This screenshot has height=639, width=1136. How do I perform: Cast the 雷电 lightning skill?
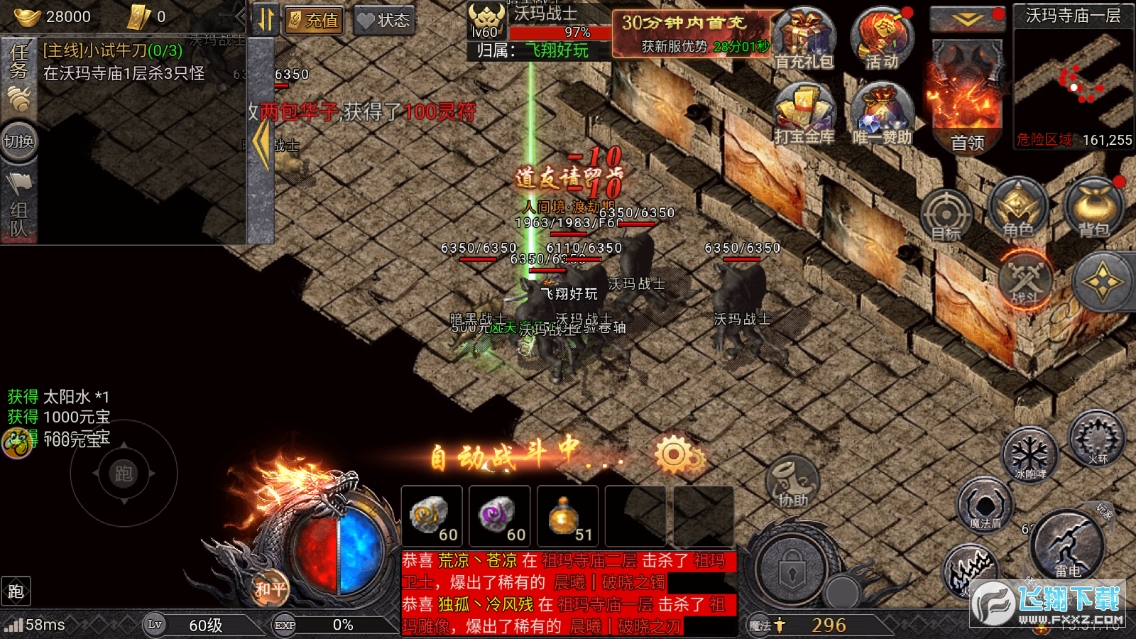(1067, 545)
